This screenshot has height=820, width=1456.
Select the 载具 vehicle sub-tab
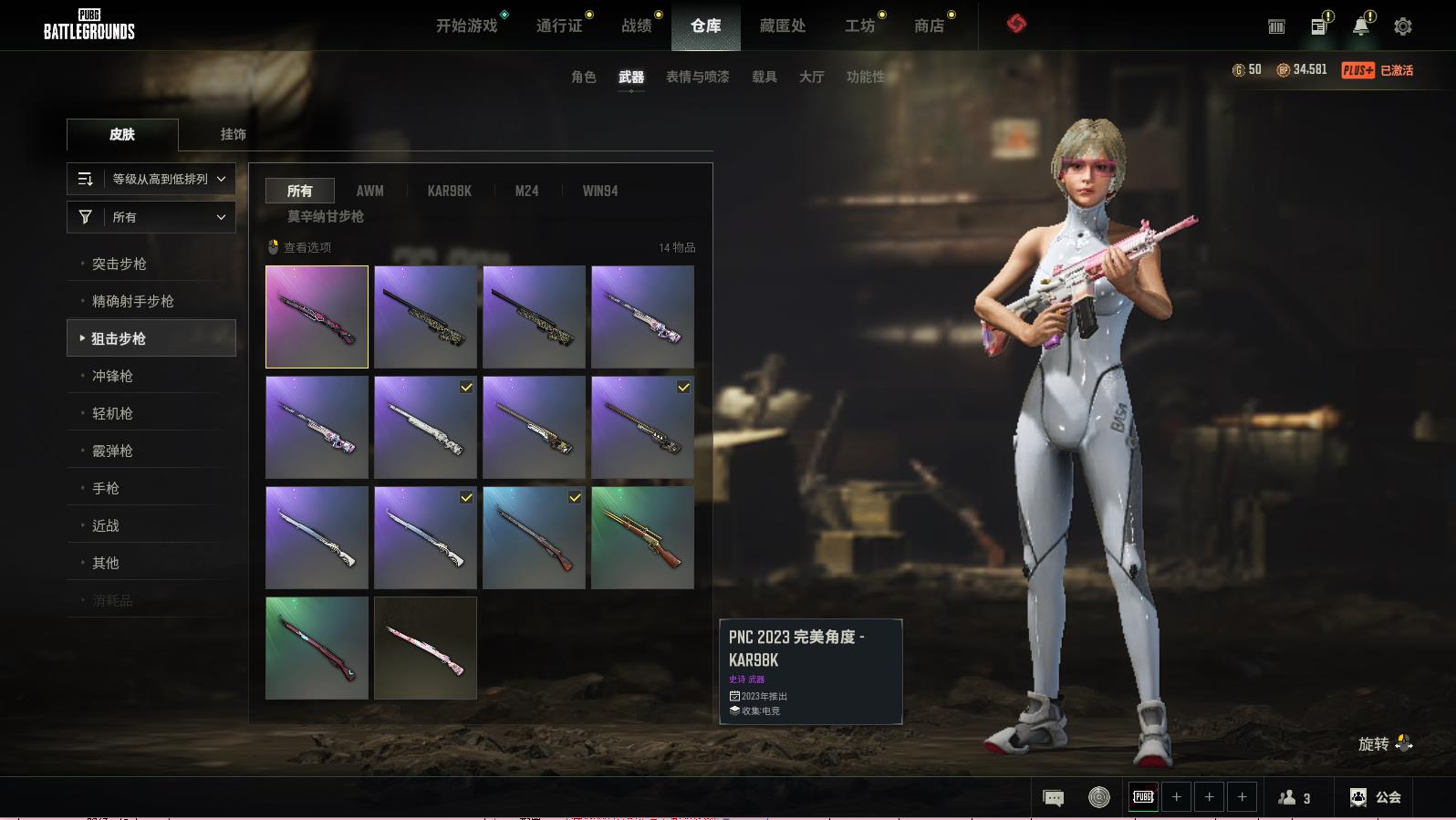764,77
